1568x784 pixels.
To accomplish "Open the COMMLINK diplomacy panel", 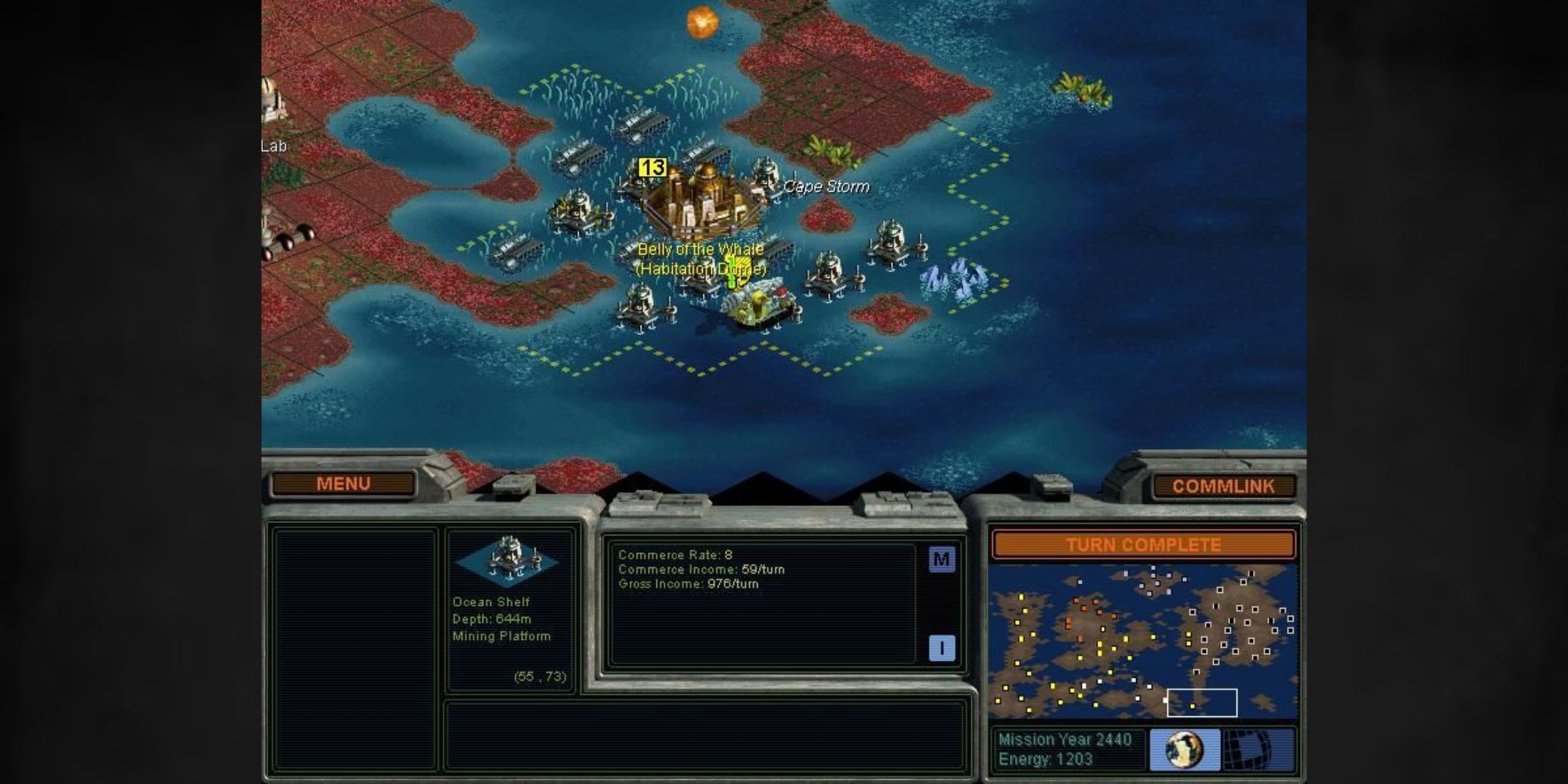I will 1223,487.
